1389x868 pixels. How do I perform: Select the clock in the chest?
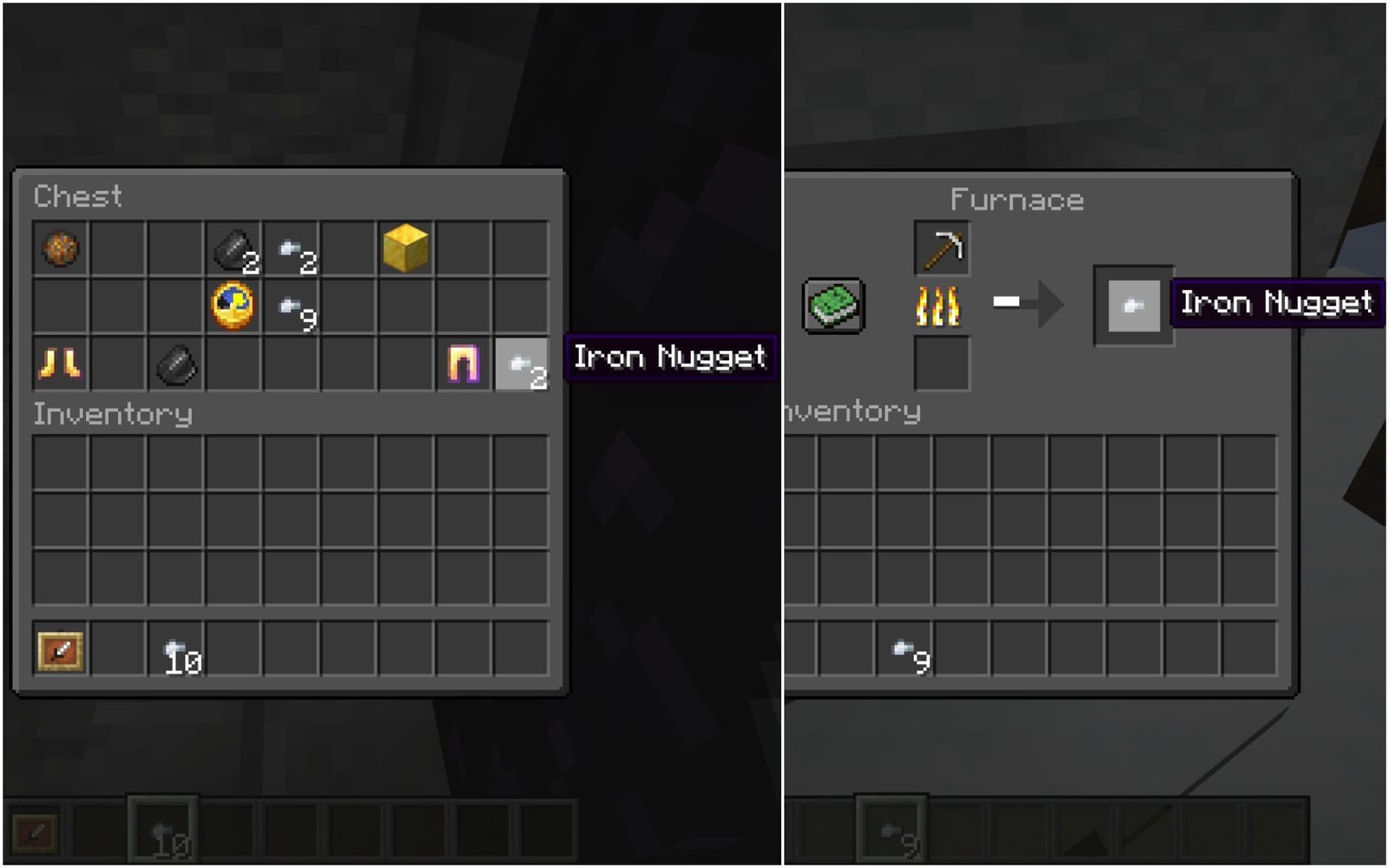[x=232, y=307]
